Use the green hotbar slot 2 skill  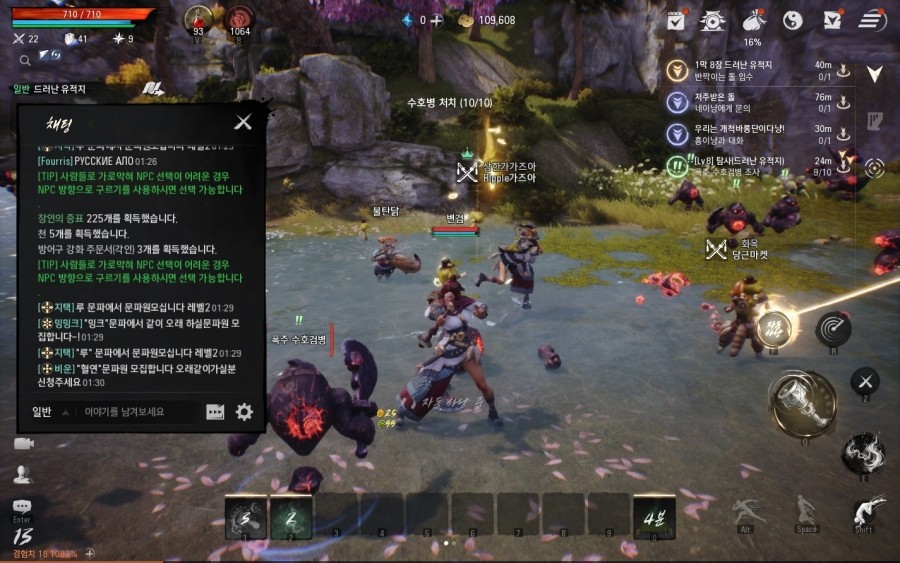[291, 517]
